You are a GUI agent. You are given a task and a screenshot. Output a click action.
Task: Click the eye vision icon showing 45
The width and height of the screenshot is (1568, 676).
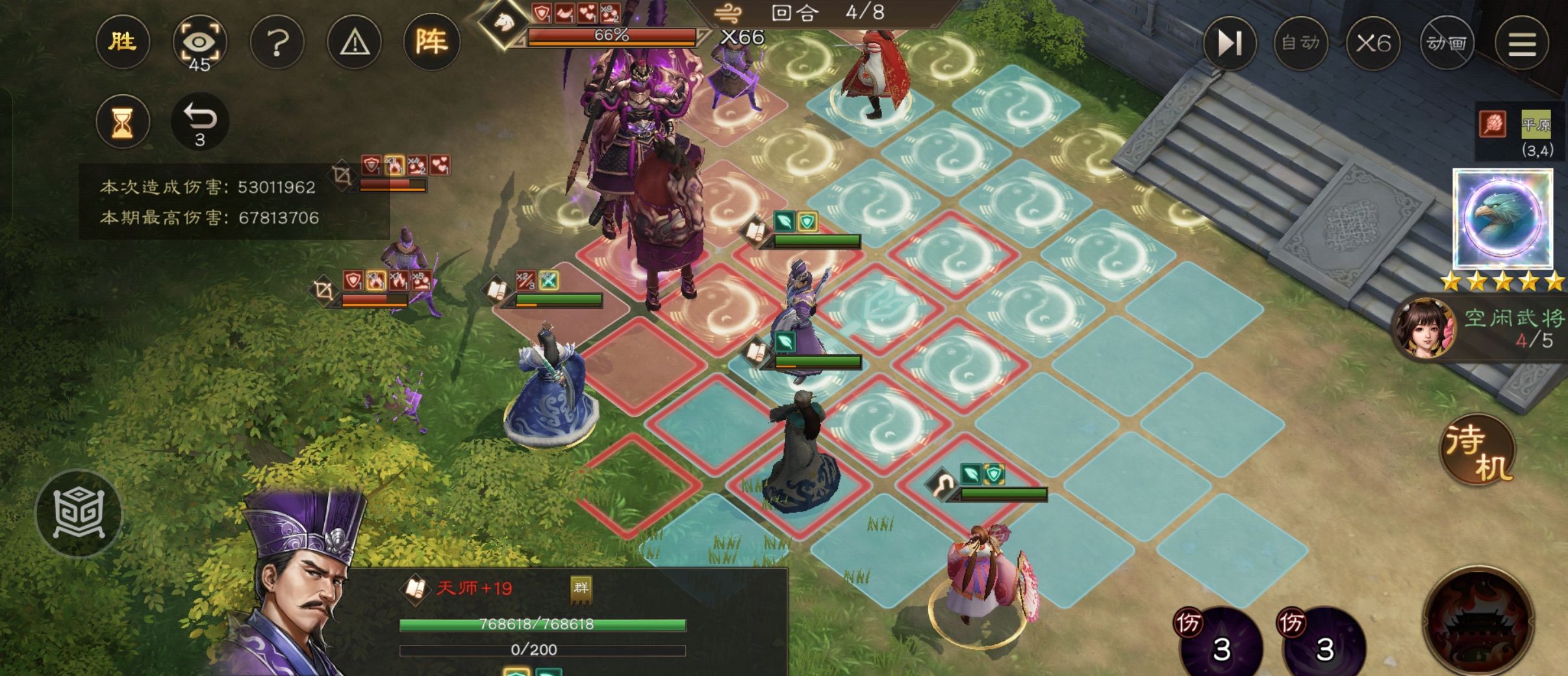pyautogui.click(x=200, y=42)
